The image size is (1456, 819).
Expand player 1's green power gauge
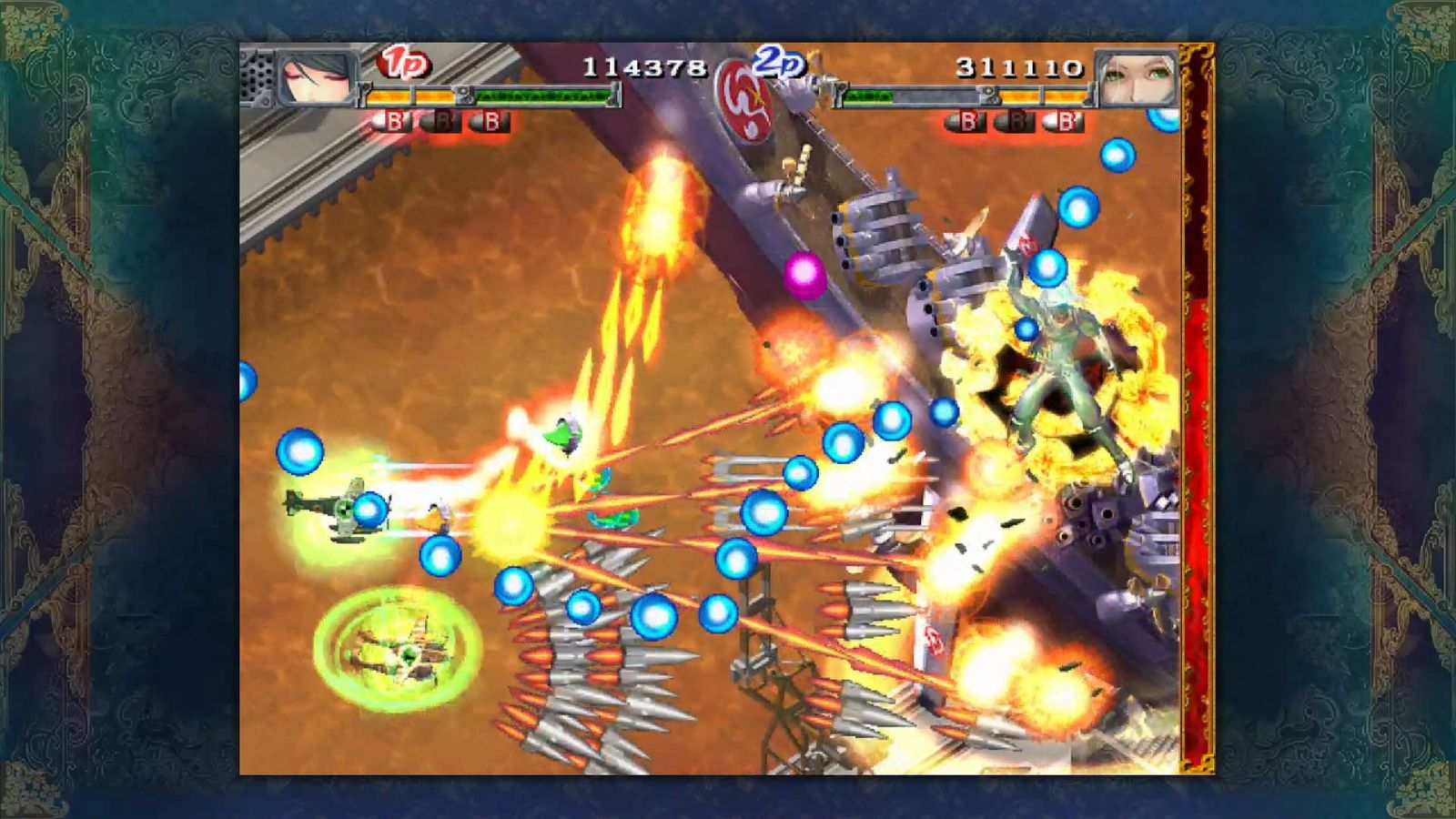[x=541, y=96]
